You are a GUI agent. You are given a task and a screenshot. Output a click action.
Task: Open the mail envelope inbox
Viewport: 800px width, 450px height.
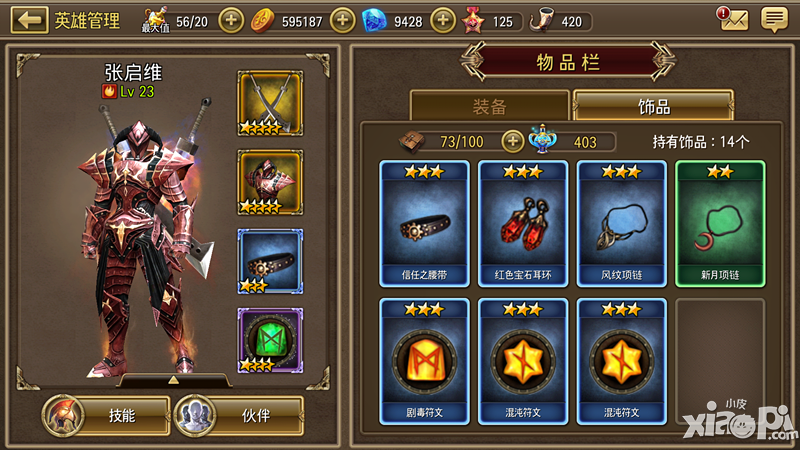(733, 18)
